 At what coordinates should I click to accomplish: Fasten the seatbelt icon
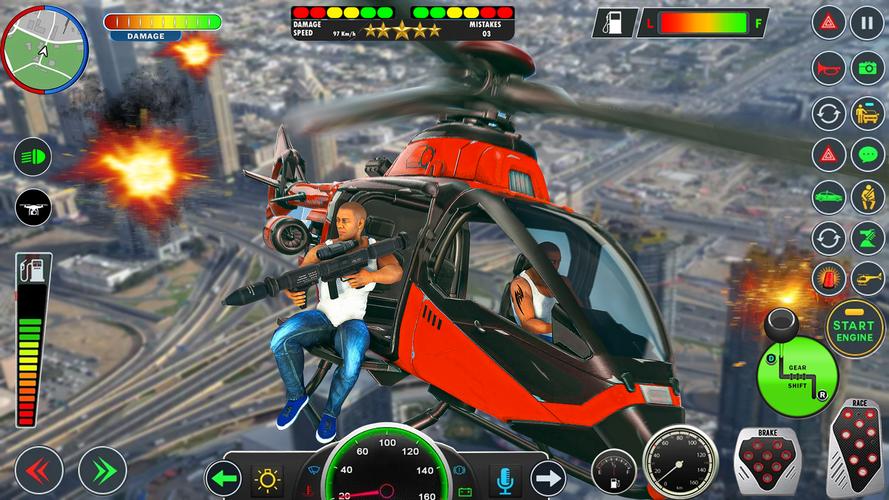point(867,197)
